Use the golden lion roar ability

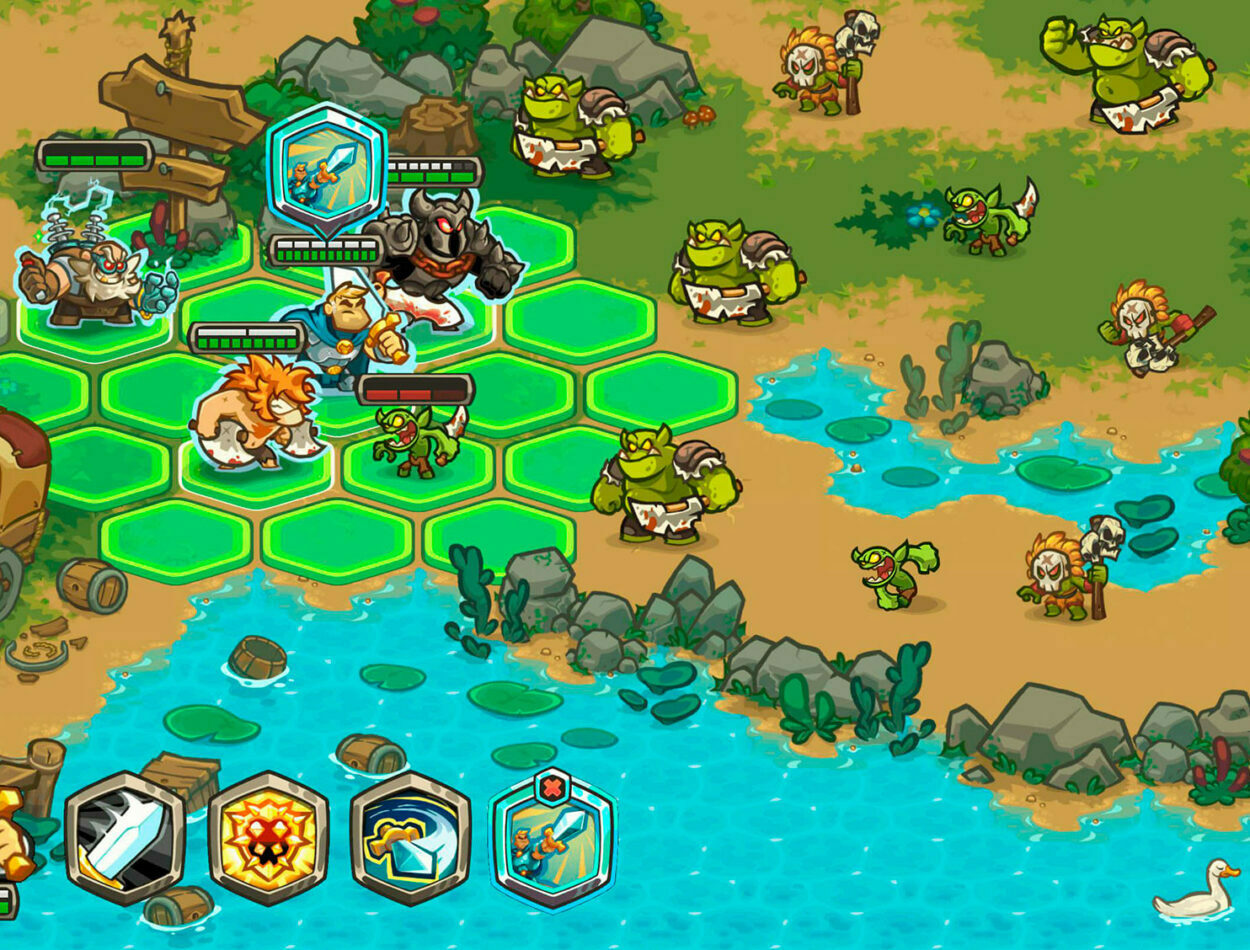[268, 838]
